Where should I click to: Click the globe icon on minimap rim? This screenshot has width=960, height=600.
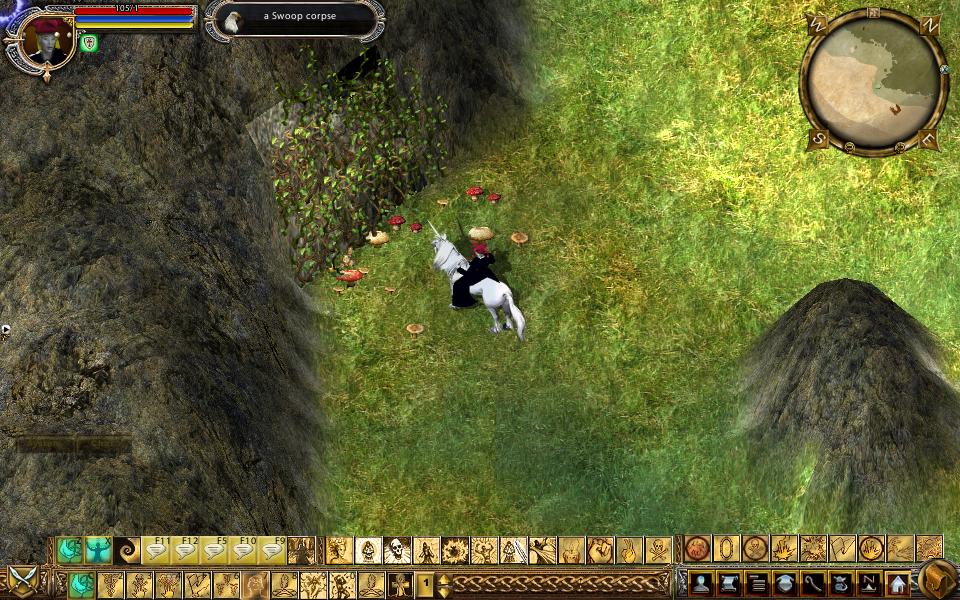coord(945,70)
